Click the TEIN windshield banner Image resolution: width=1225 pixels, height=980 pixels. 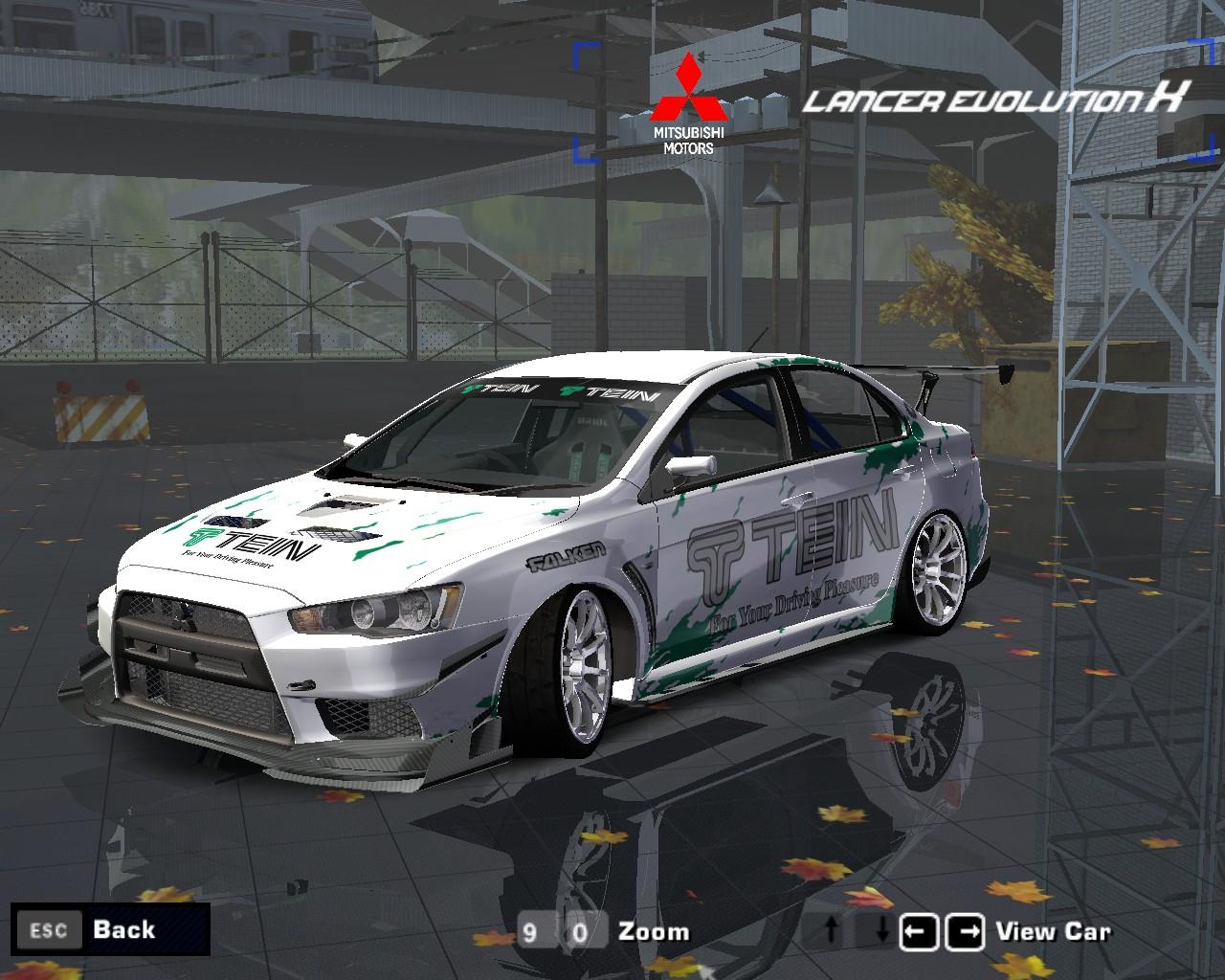click(x=563, y=390)
